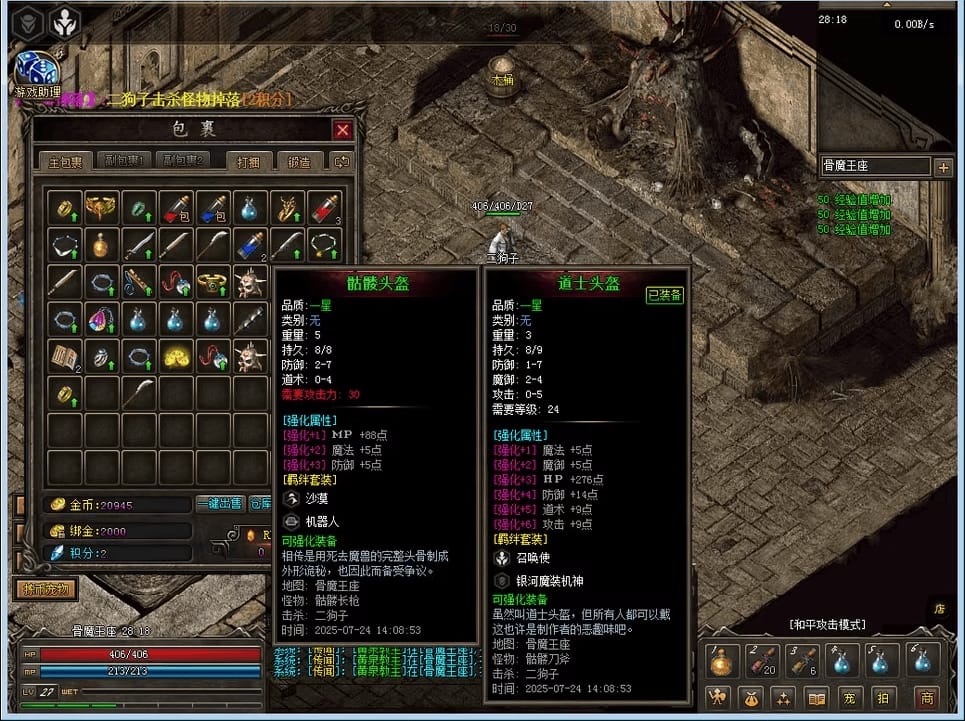Open the character panel warrior icon
The height and width of the screenshot is (721, 965).
pos(716,698)
